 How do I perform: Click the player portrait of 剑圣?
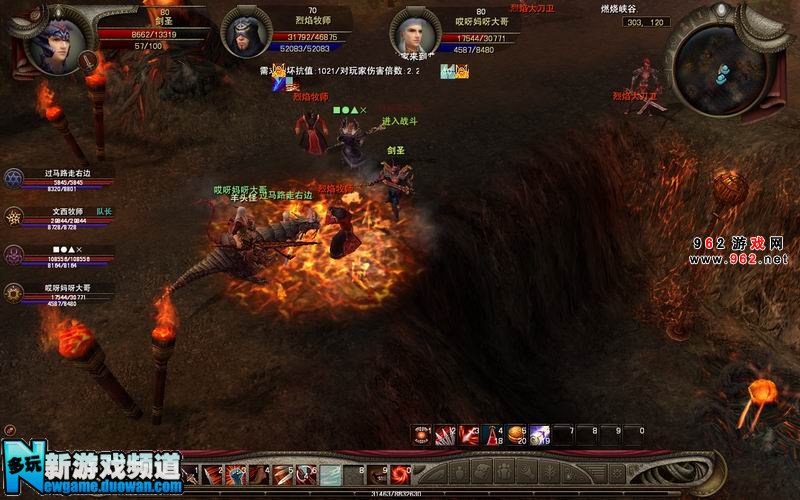point(54,44)
